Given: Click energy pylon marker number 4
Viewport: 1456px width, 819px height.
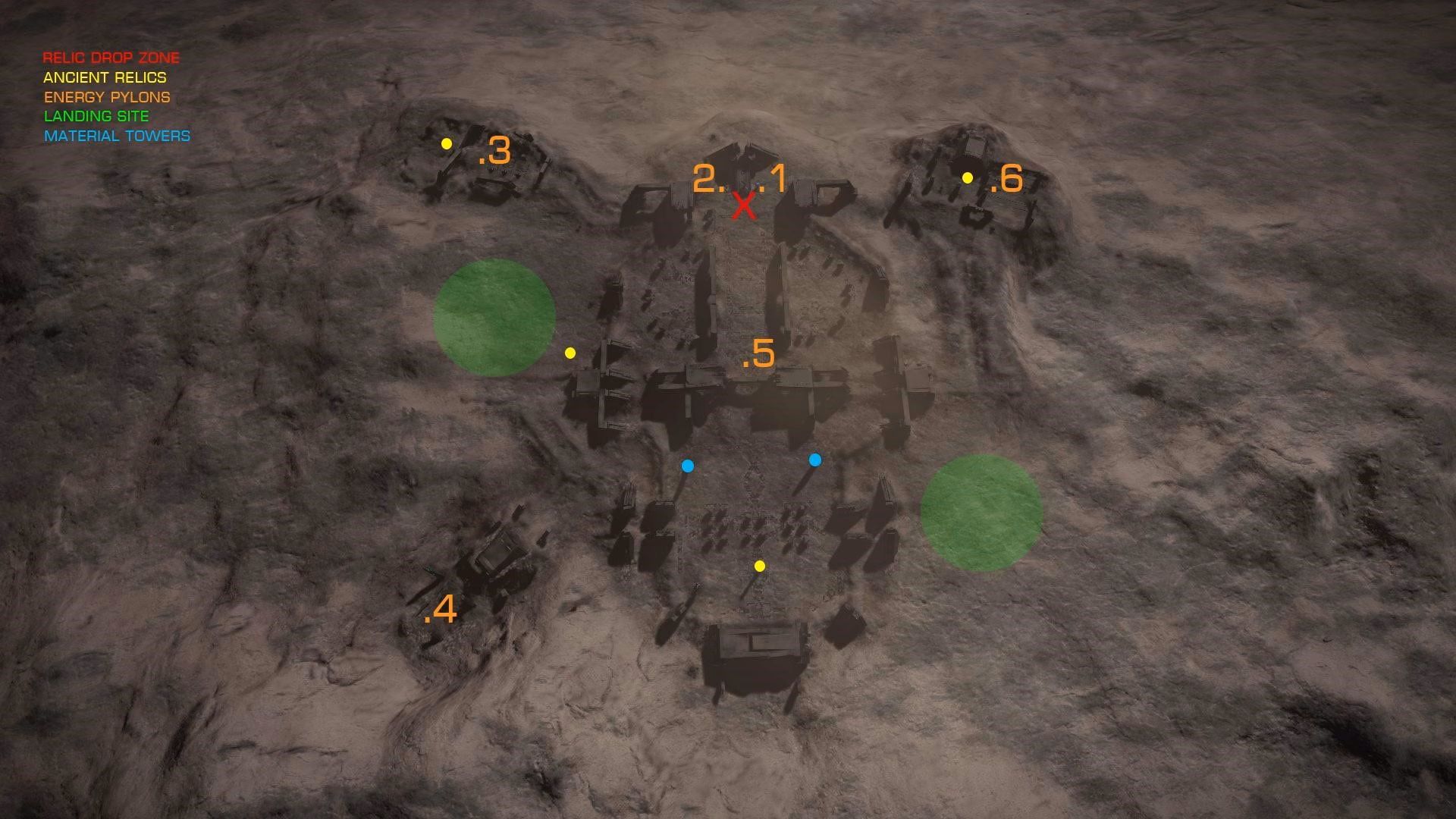Looking at the screenshot, I should (x=441, y=609).
